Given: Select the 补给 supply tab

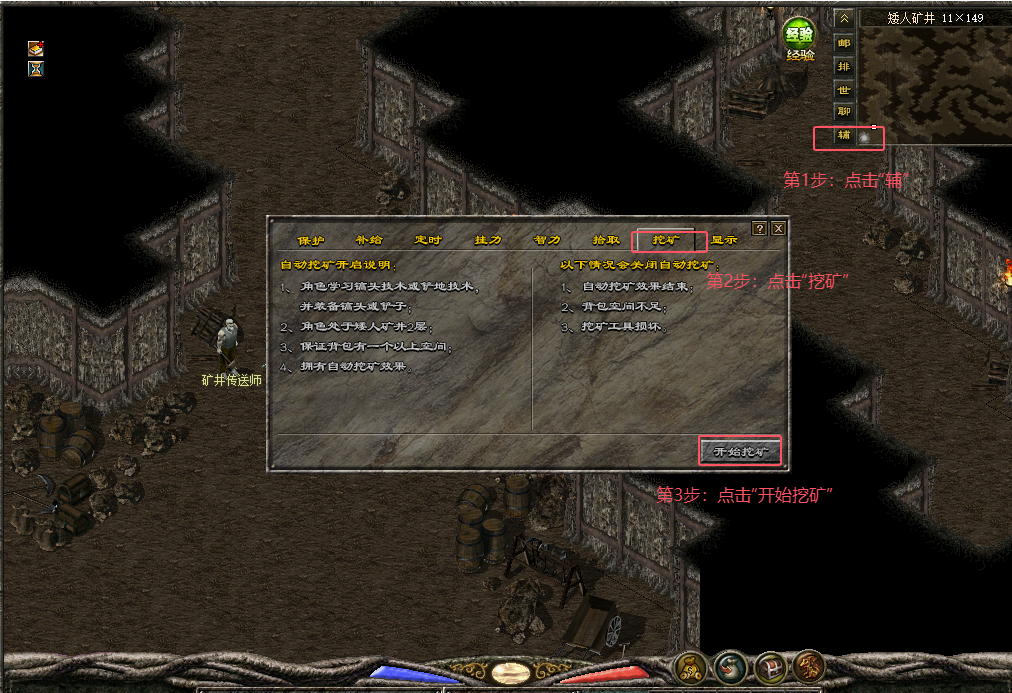Looking at the screenshot, I should click(369, 241).
